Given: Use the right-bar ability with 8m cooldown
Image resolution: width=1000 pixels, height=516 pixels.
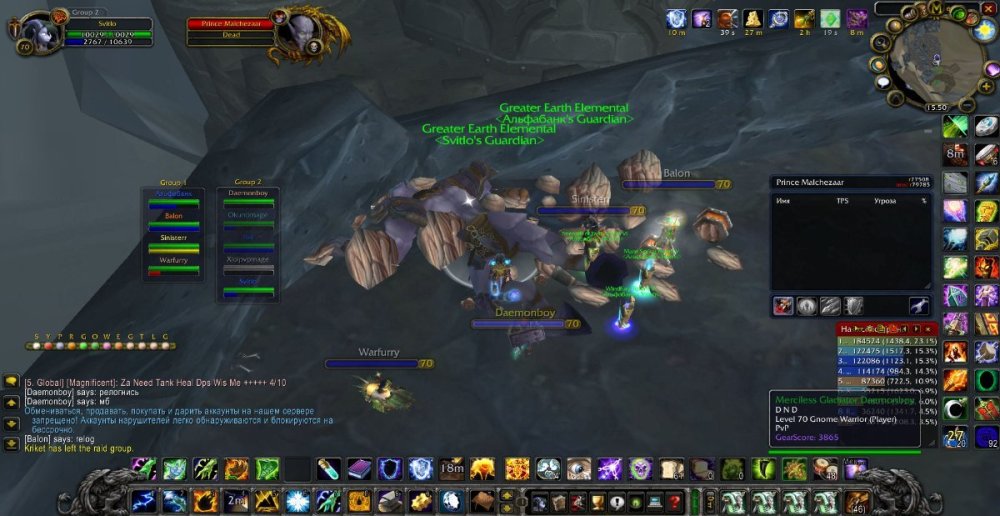Looking at the screenshot, I should (x=956, y=154).
